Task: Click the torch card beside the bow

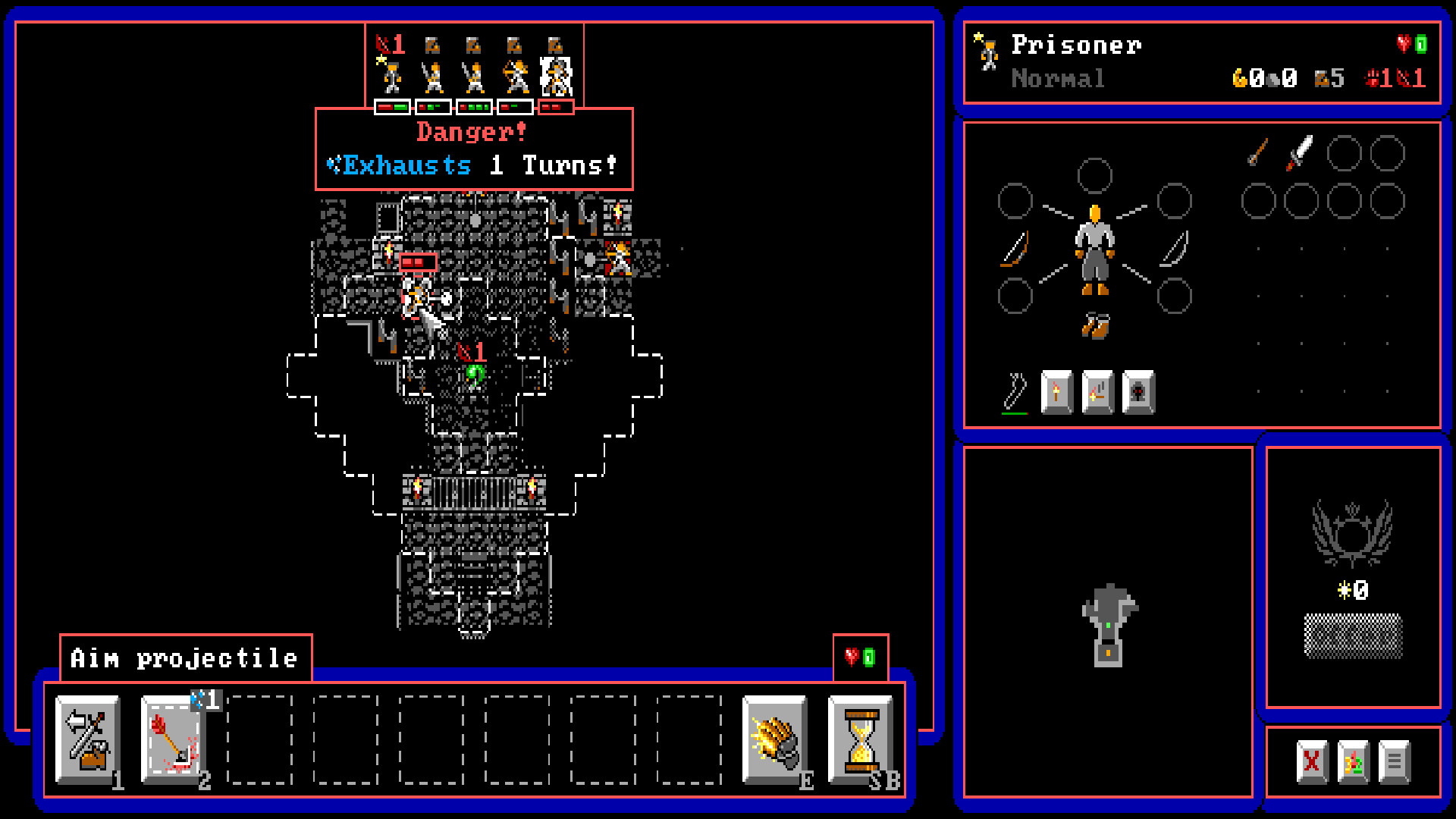Action: (1056, 391)
